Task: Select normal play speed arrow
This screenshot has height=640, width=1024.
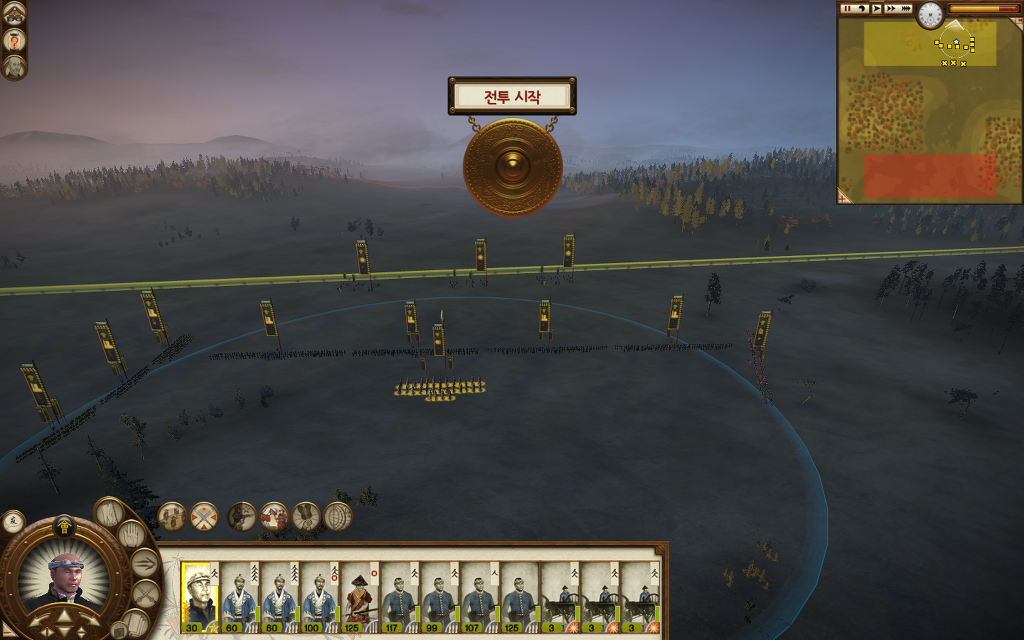Action: pyautogui.click(x=876, y=9)
